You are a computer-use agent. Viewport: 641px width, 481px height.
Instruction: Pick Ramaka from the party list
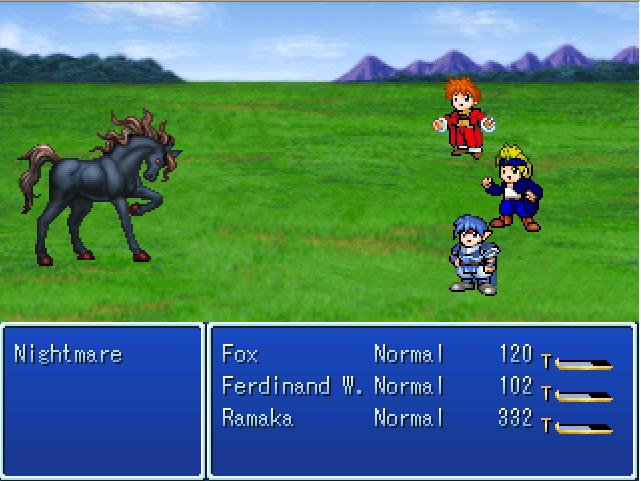point(257,418)
